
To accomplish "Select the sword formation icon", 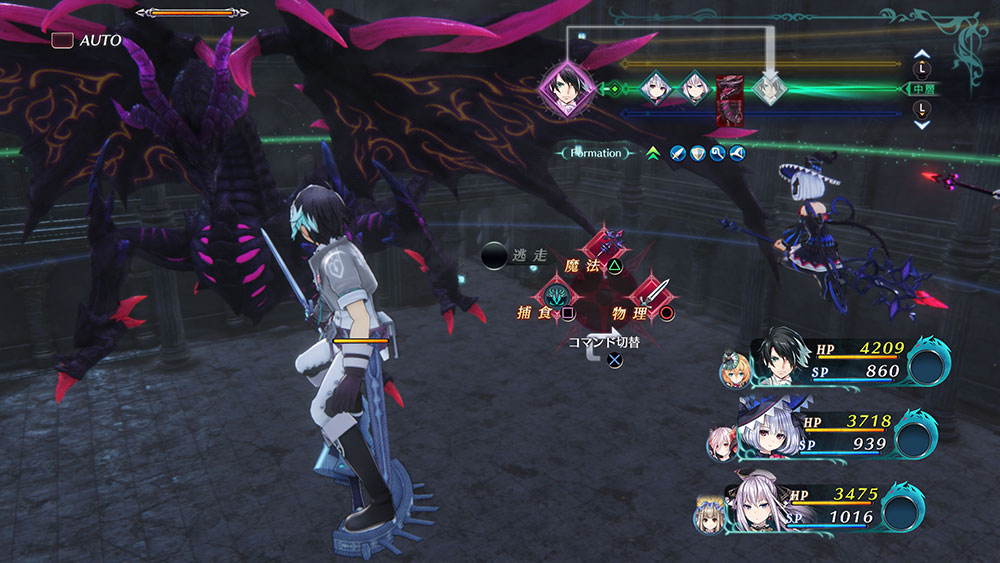I will 677,153.
